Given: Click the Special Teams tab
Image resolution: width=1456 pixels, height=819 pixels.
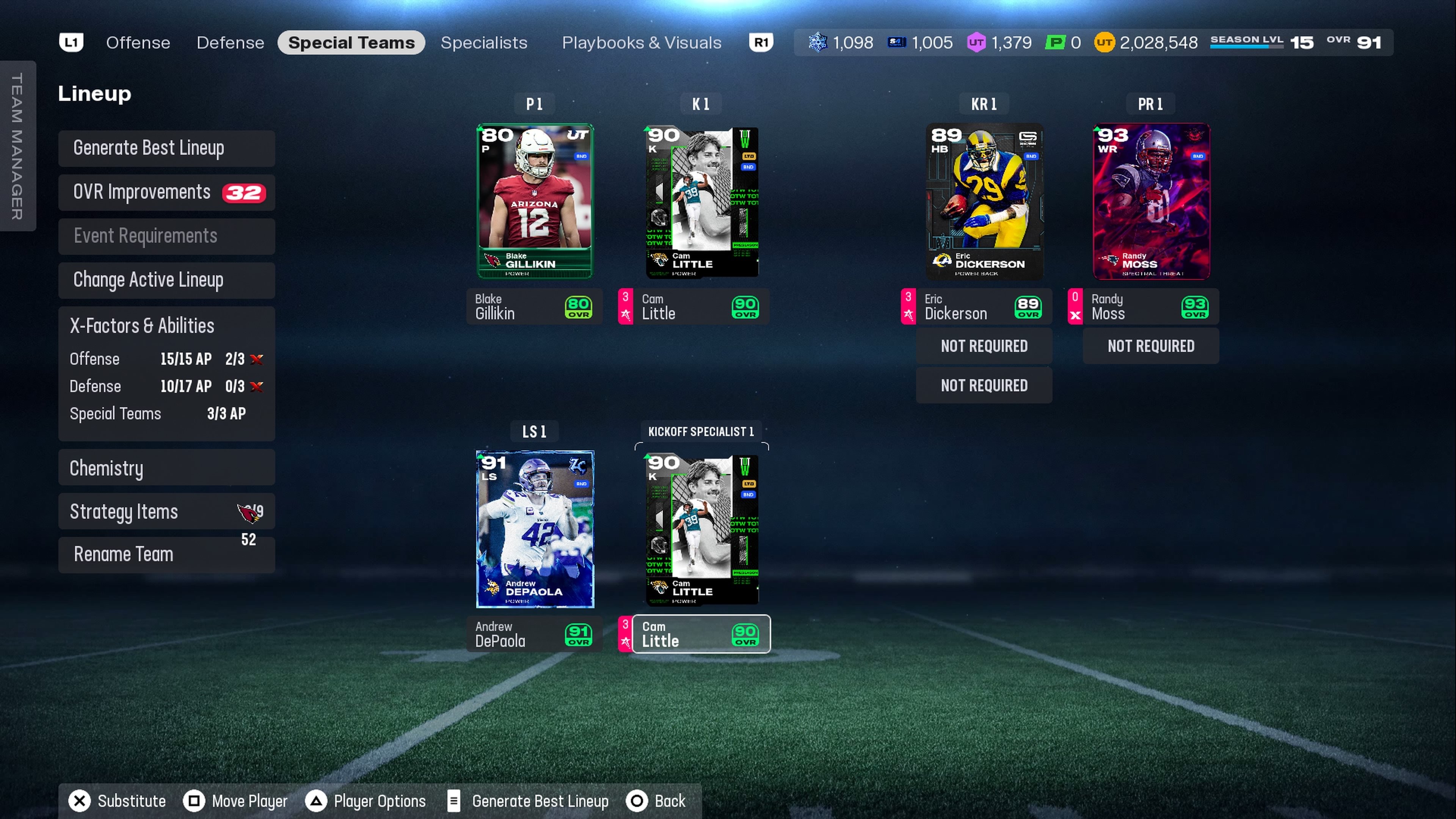Looking at the screenshot, I should pyautogui.click(x=351, y=43).
